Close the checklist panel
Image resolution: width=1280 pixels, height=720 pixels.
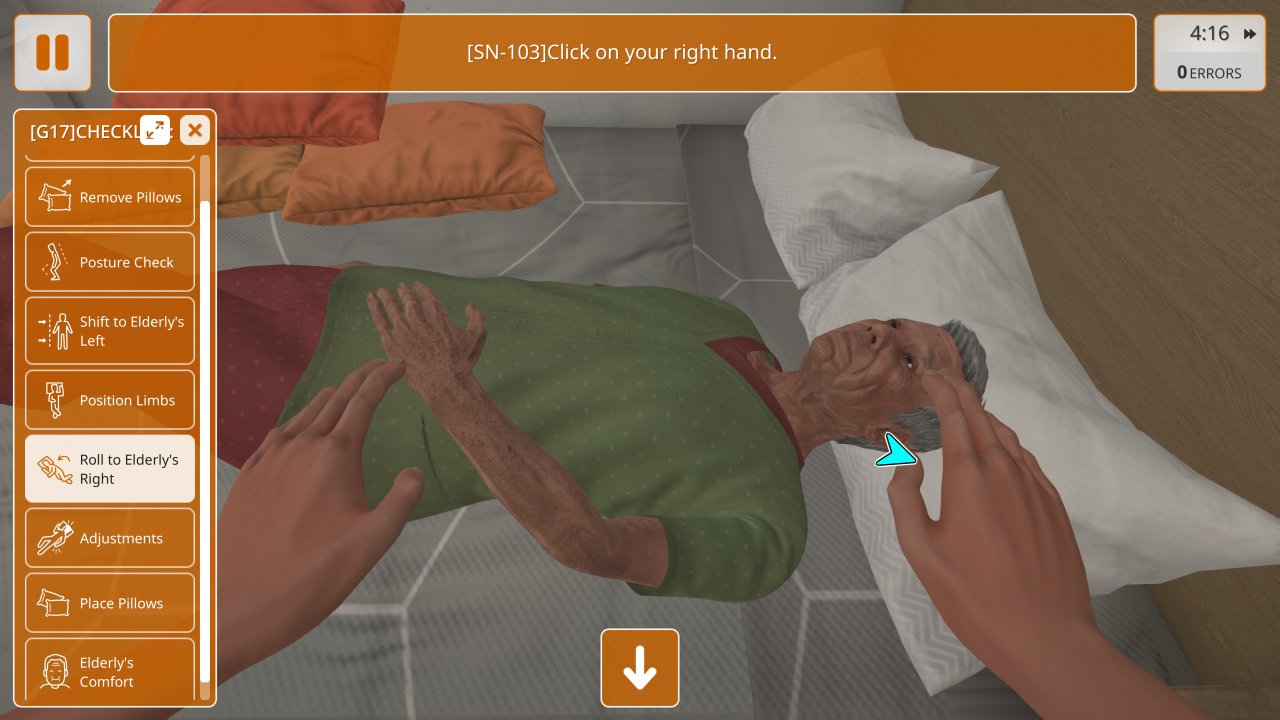coord(195,130)
